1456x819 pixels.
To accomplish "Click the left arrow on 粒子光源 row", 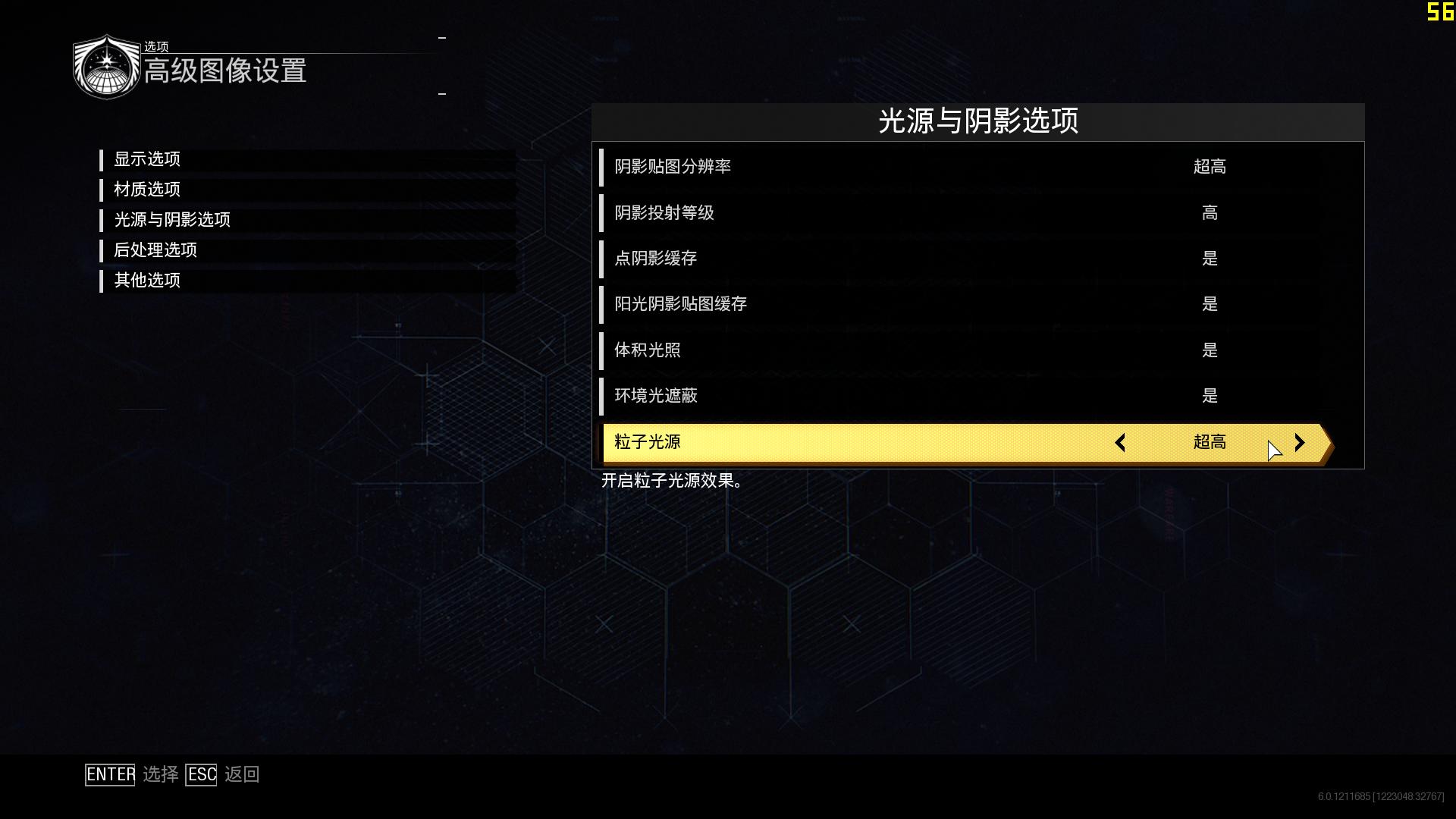I will [1120, 443].
